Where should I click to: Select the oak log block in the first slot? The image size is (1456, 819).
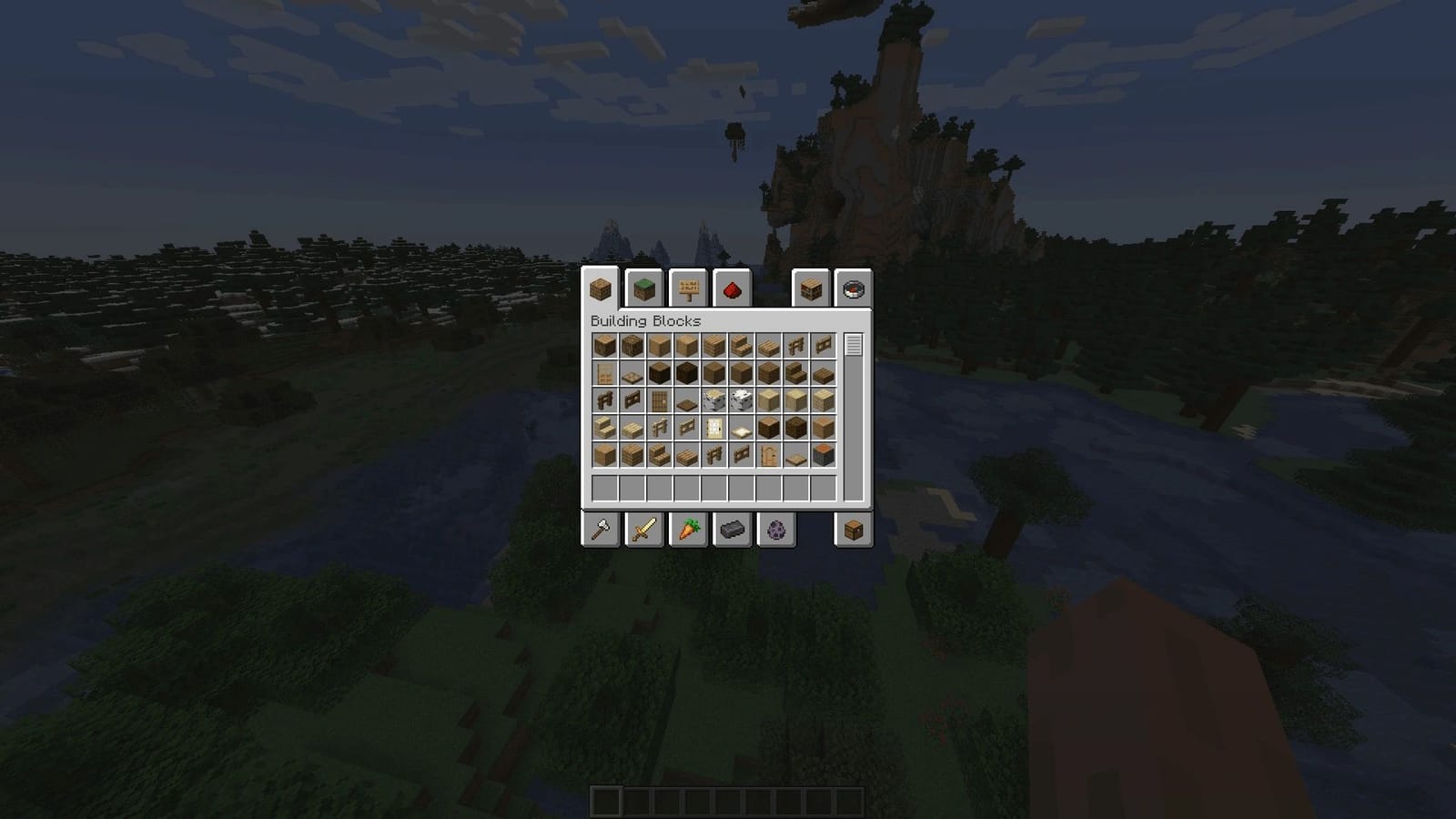point(605,345)
